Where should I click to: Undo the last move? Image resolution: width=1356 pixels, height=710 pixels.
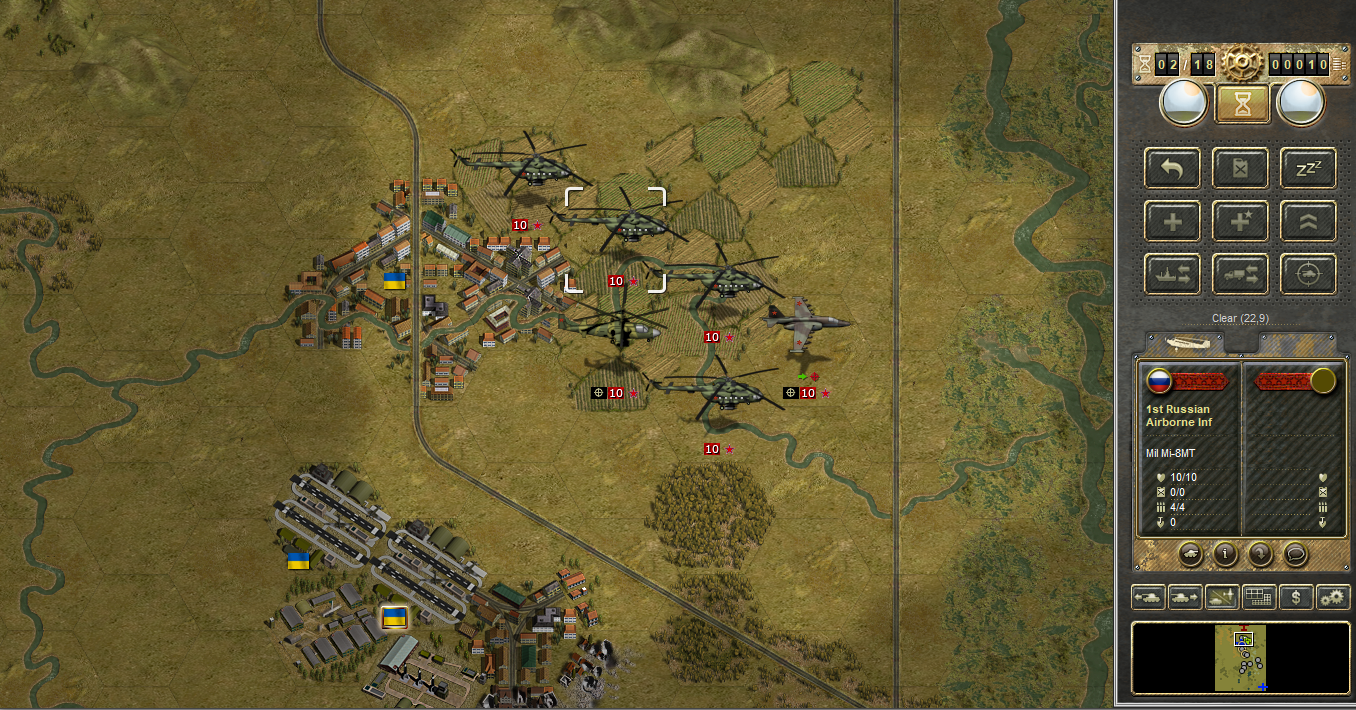point(1172,169)
